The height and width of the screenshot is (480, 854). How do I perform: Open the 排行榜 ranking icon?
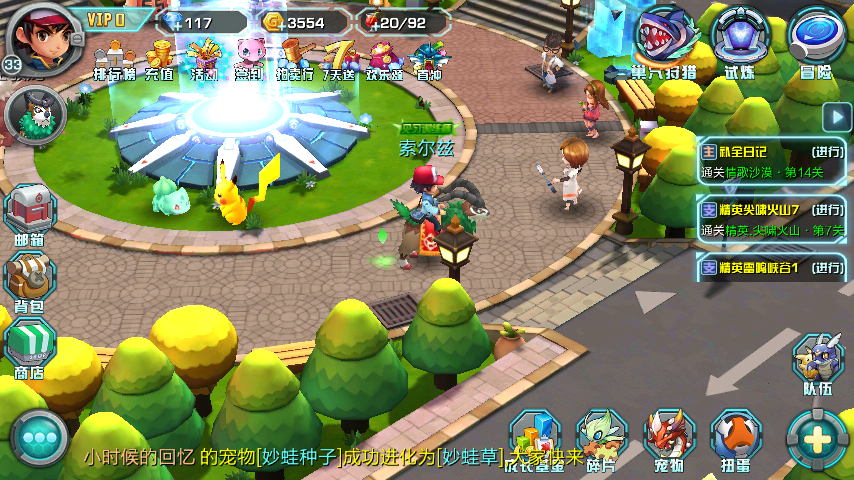(114, 59)
